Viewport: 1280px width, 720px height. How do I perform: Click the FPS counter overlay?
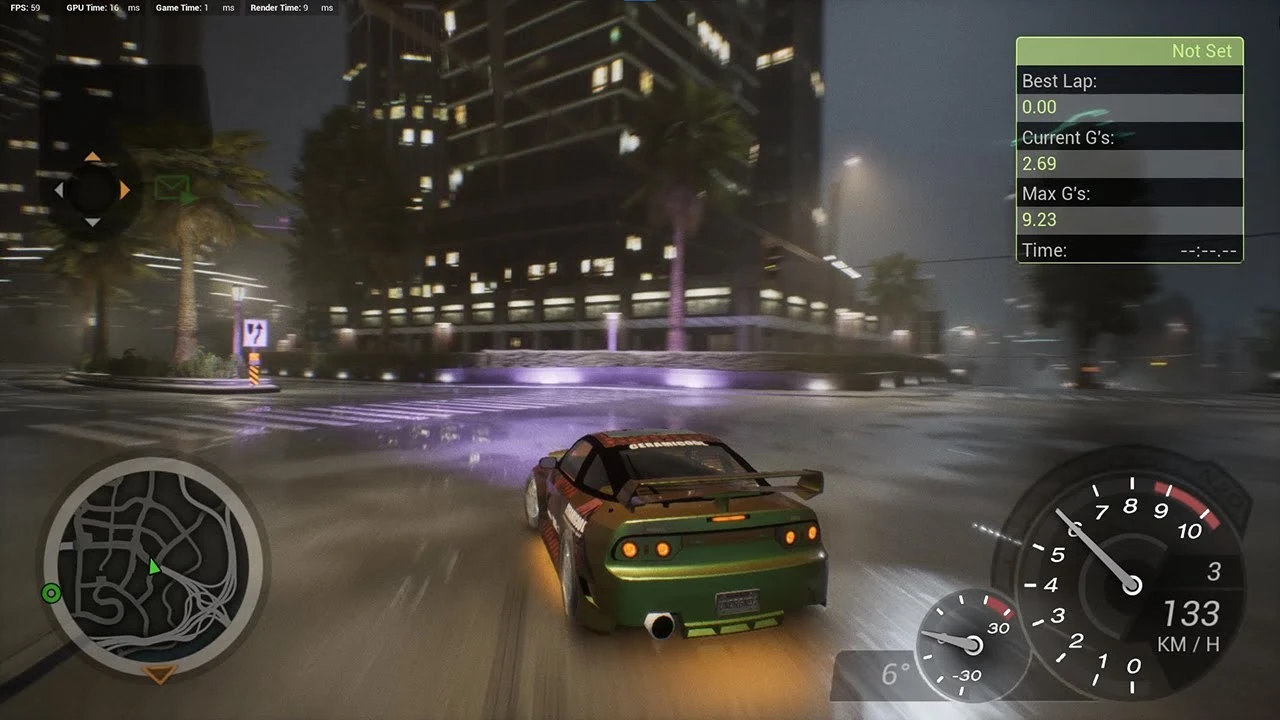click(20, 7)
